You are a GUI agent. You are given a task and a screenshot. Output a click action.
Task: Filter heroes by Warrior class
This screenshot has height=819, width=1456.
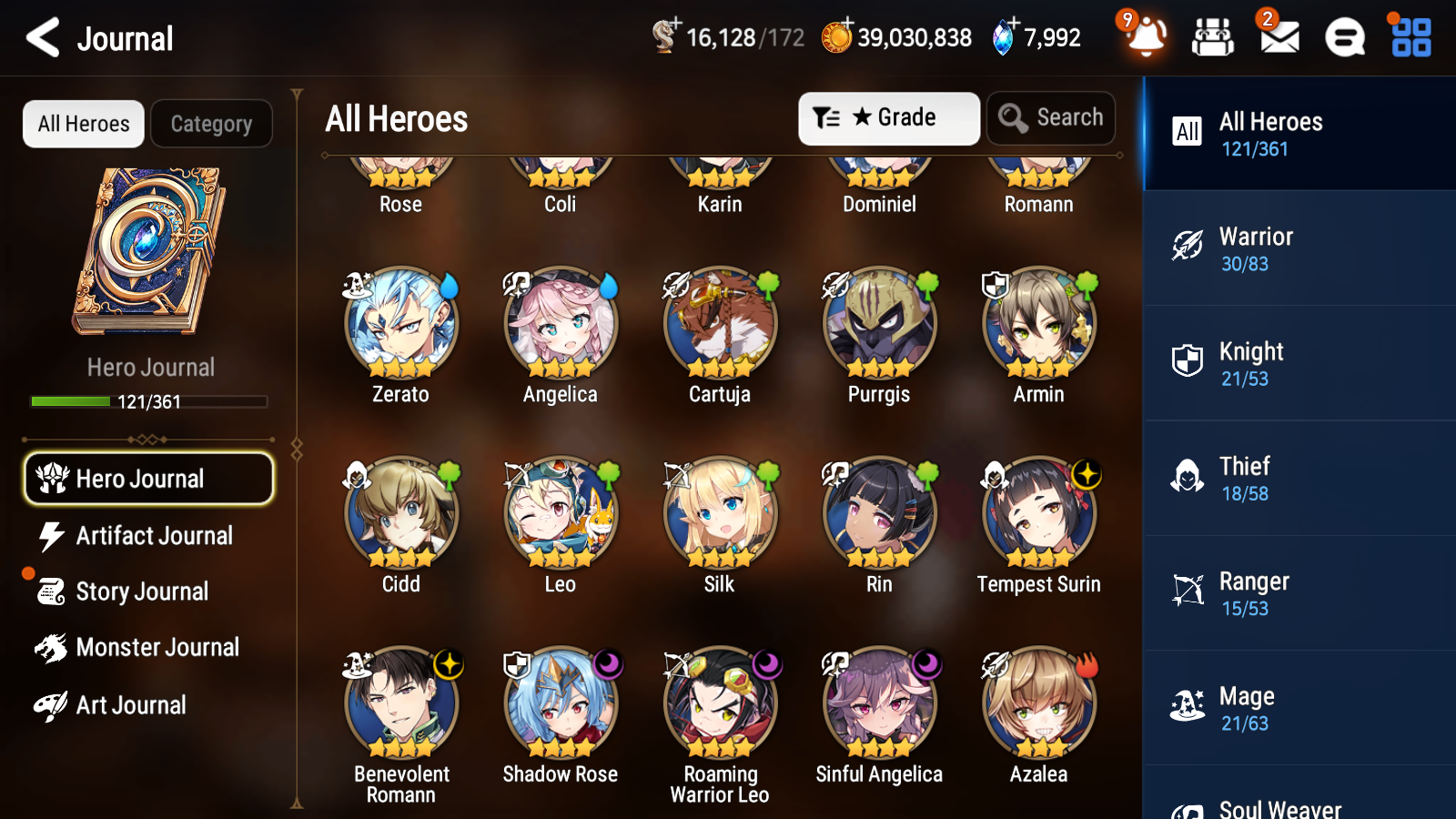tap(1299, 249)
